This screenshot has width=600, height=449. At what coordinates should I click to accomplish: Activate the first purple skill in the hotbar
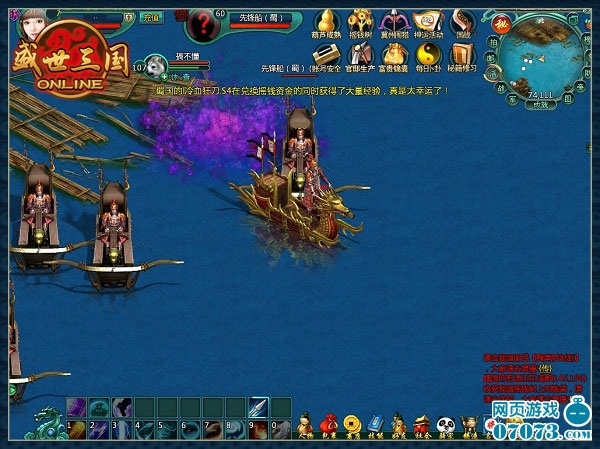click(76, 407)
